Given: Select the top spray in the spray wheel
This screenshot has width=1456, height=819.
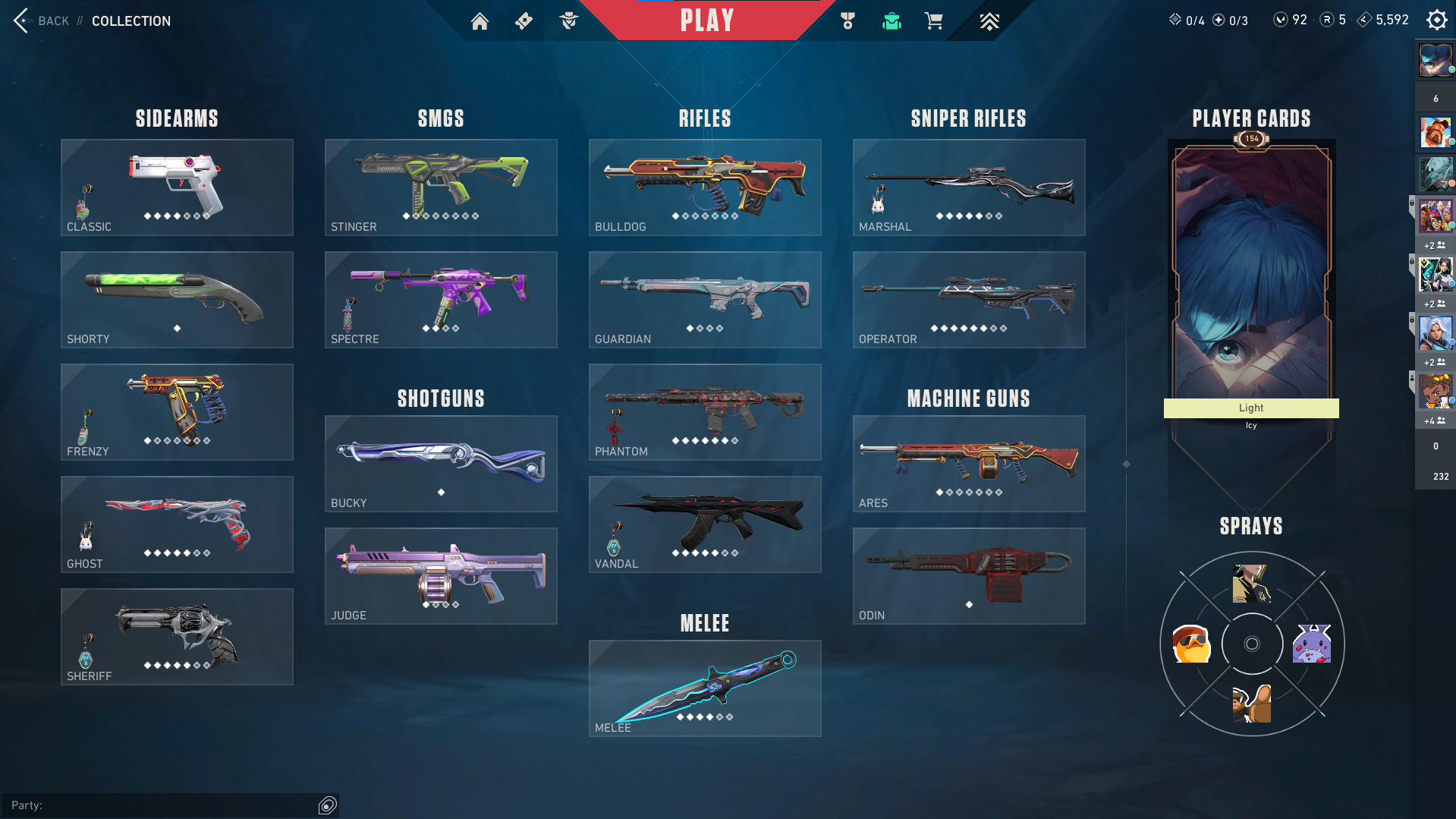Looking at the screenshot, I should [1250, 584].
